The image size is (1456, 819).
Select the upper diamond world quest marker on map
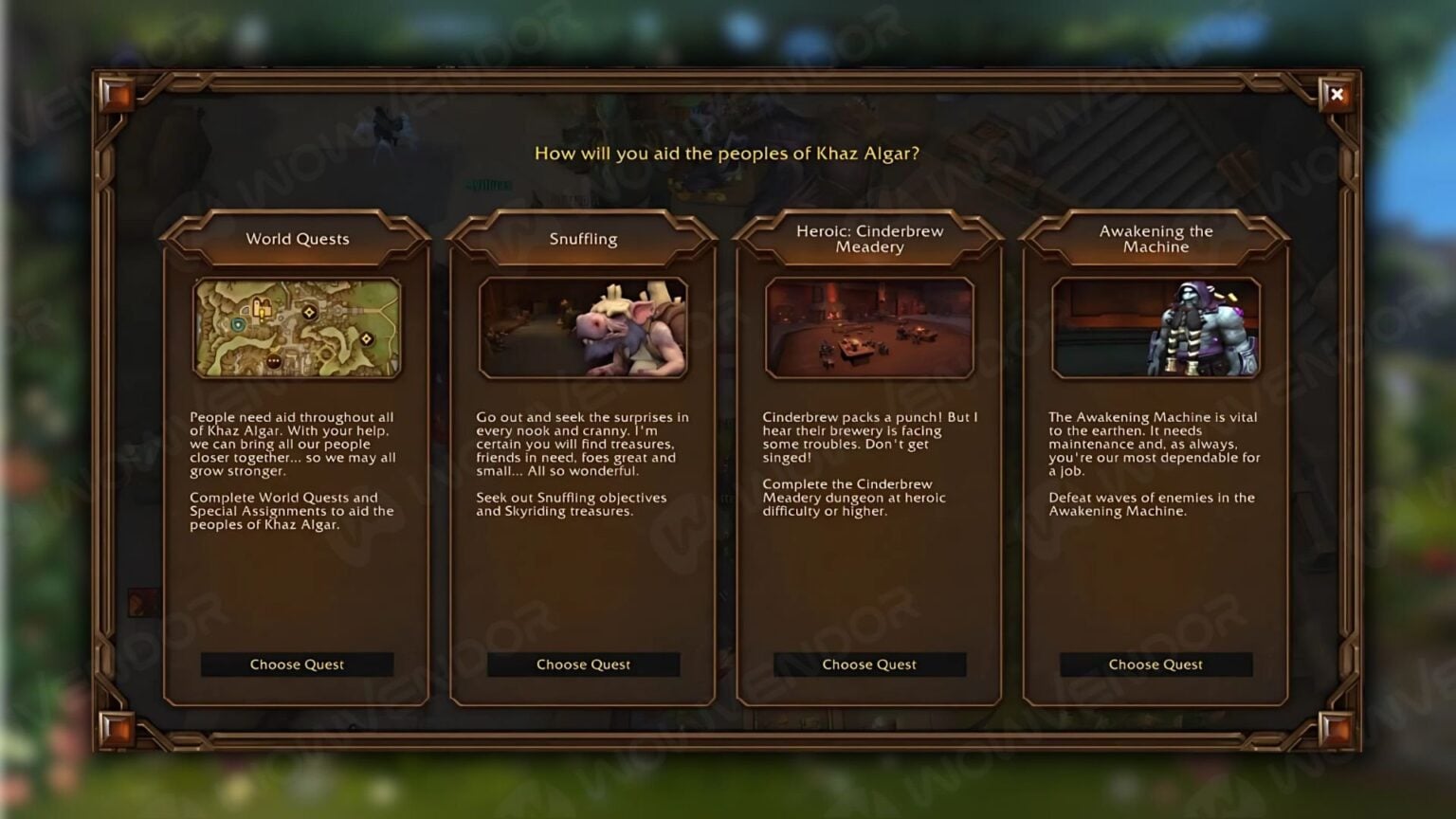click(x=309, y=311)
